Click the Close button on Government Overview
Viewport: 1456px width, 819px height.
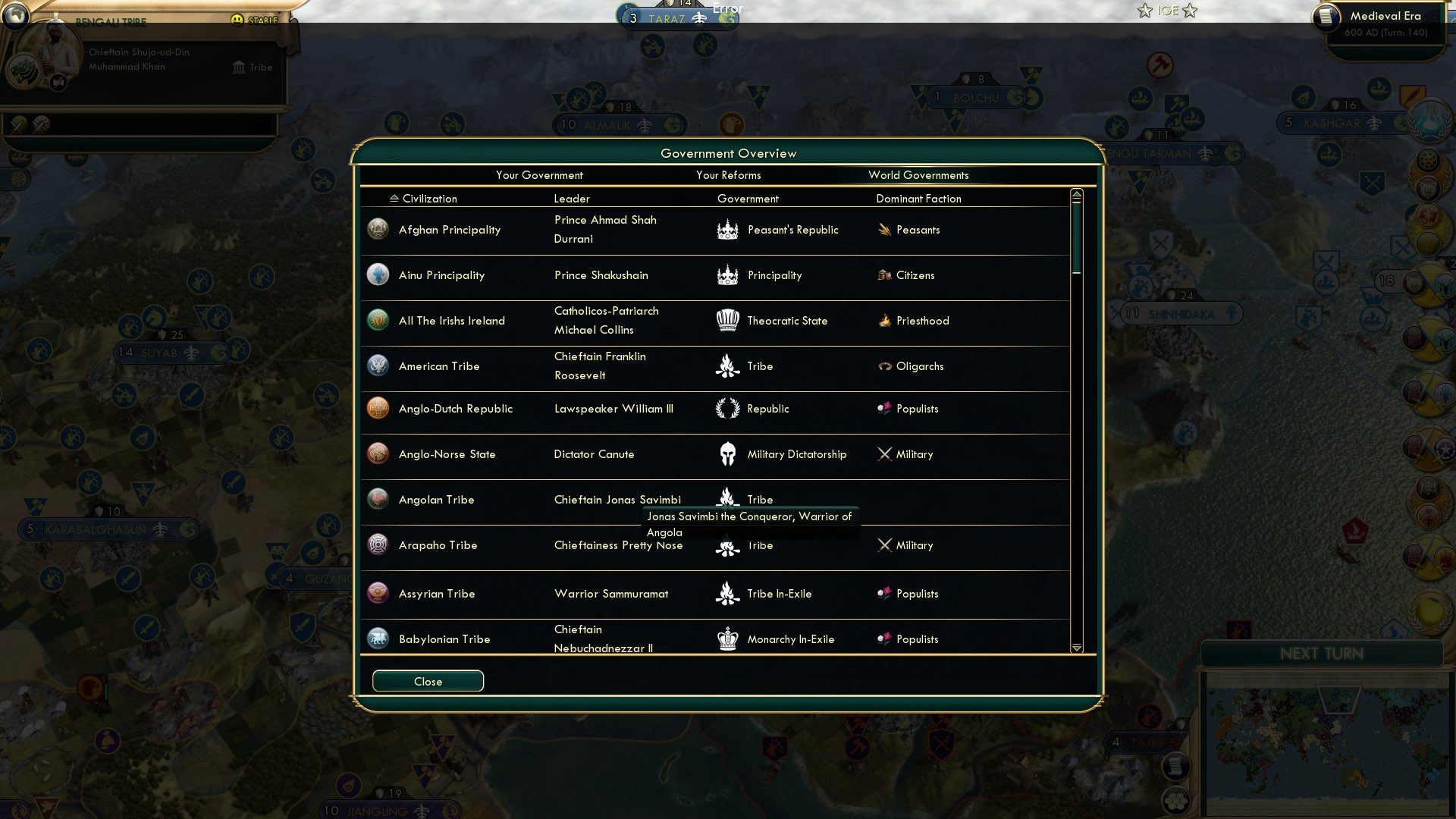427,680
